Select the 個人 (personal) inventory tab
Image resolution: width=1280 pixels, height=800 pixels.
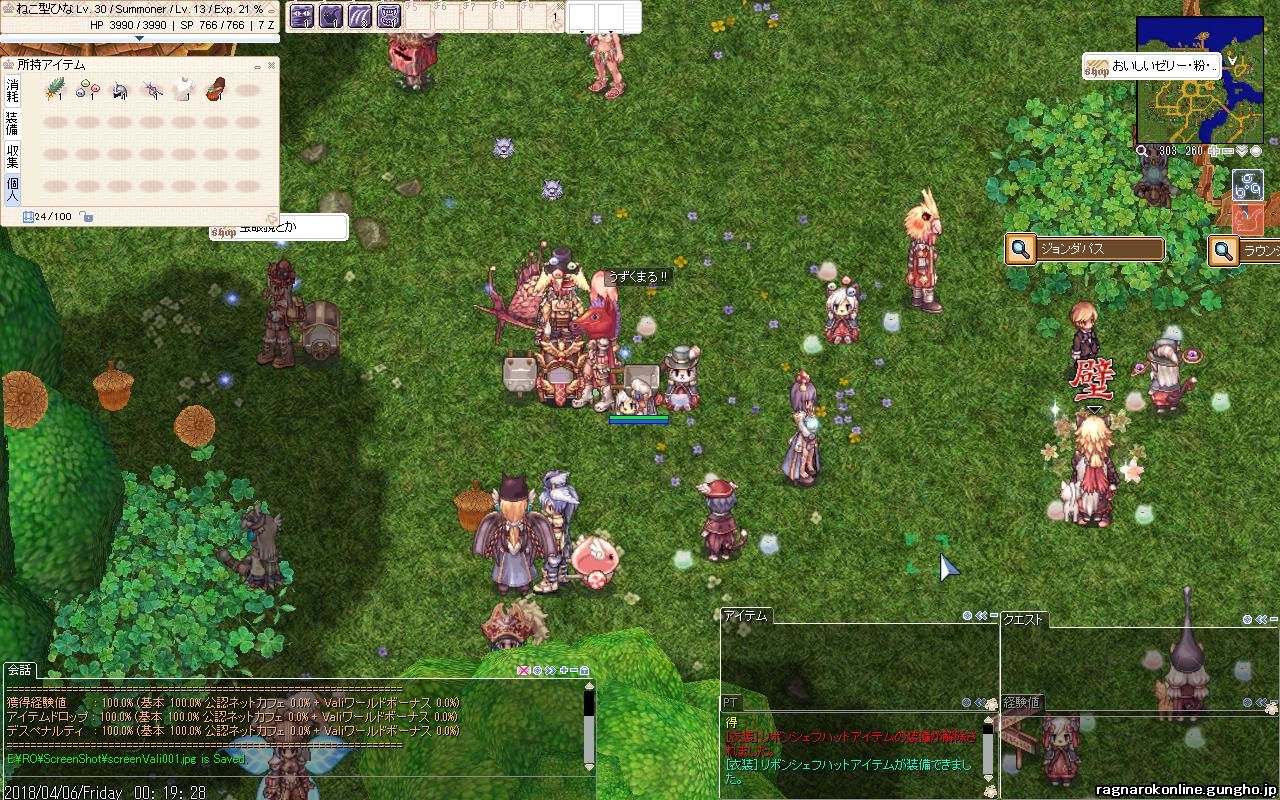(x=13, y=188)
